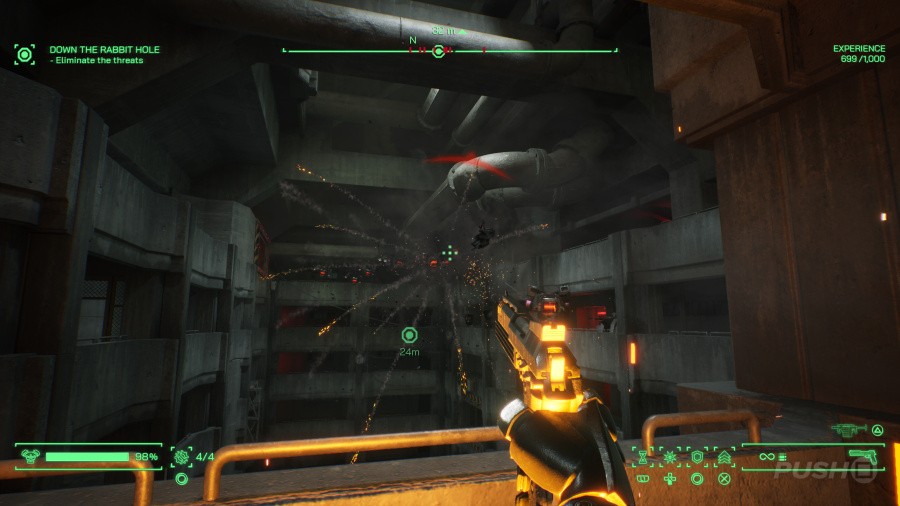Activate the hexagon shield ability

coord(696,457)
